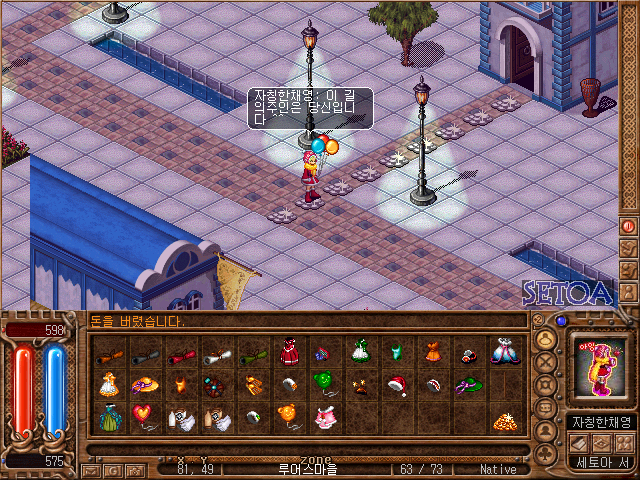The width and height of the screenshot is (640, 480).
Task: Open the G guild button
Action: pyautogui.click(x=111, y=469)
